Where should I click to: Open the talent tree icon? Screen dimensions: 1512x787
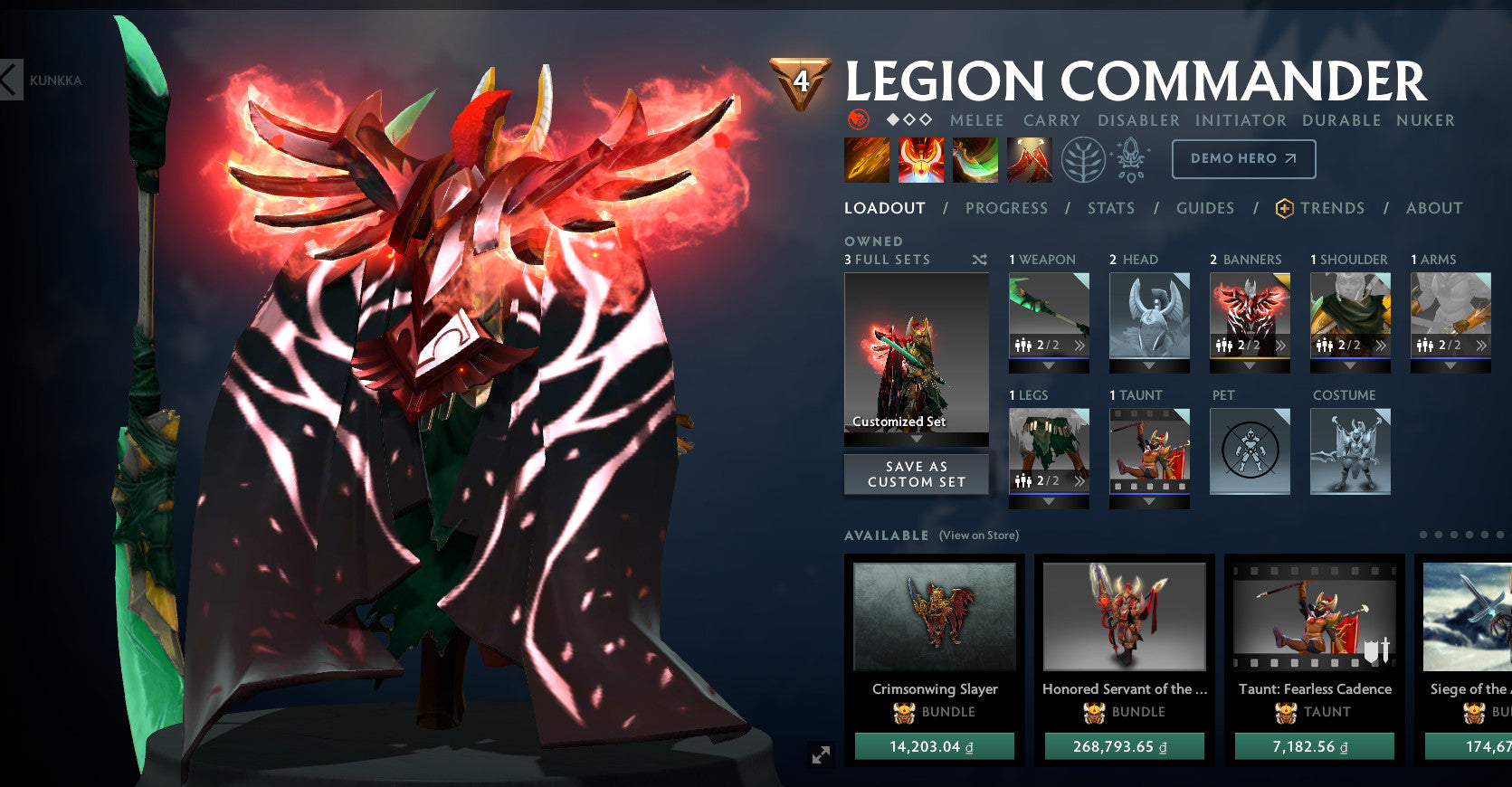tap(1084, 158)
